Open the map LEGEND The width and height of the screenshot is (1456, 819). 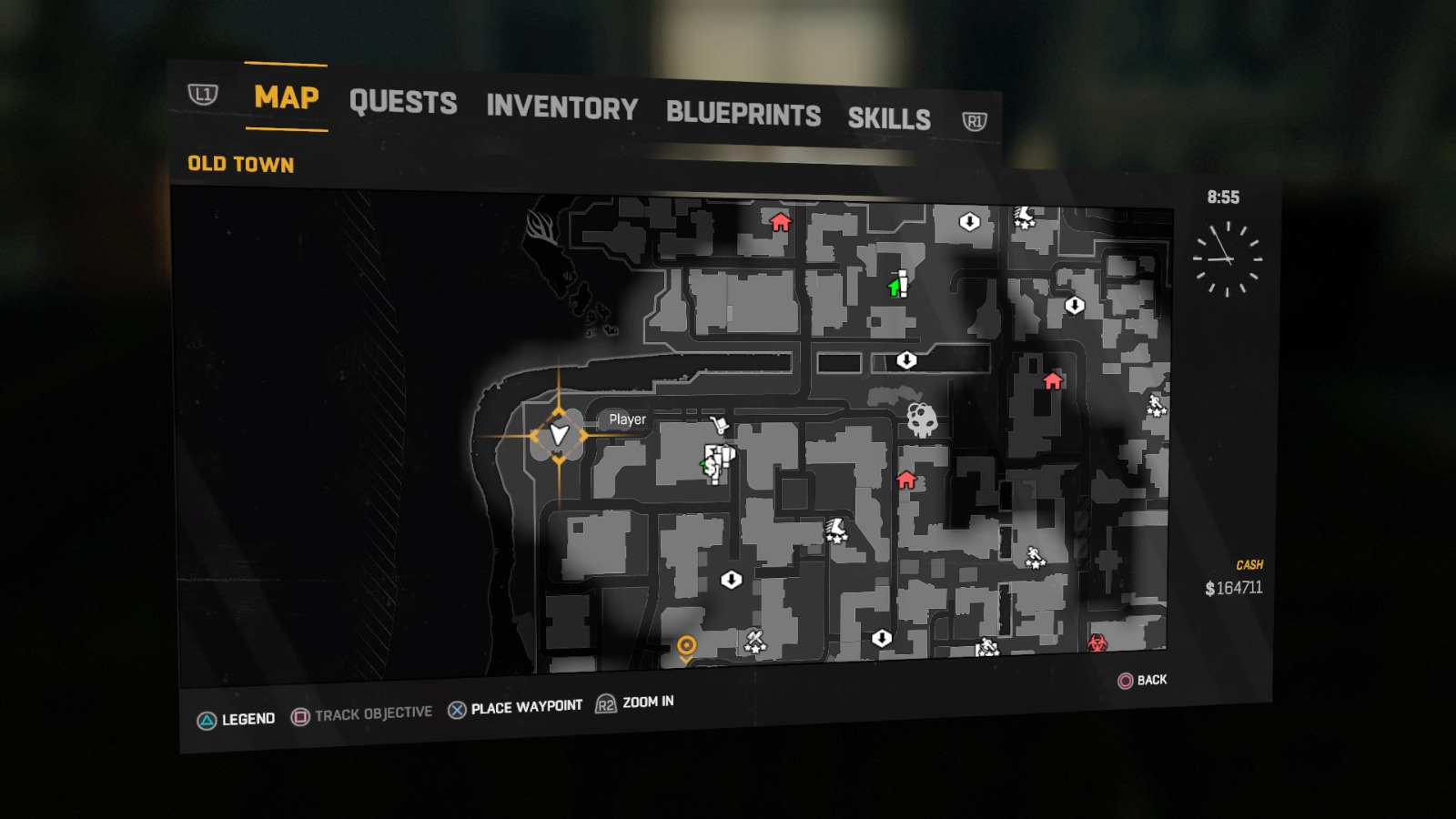coord(248,718)
